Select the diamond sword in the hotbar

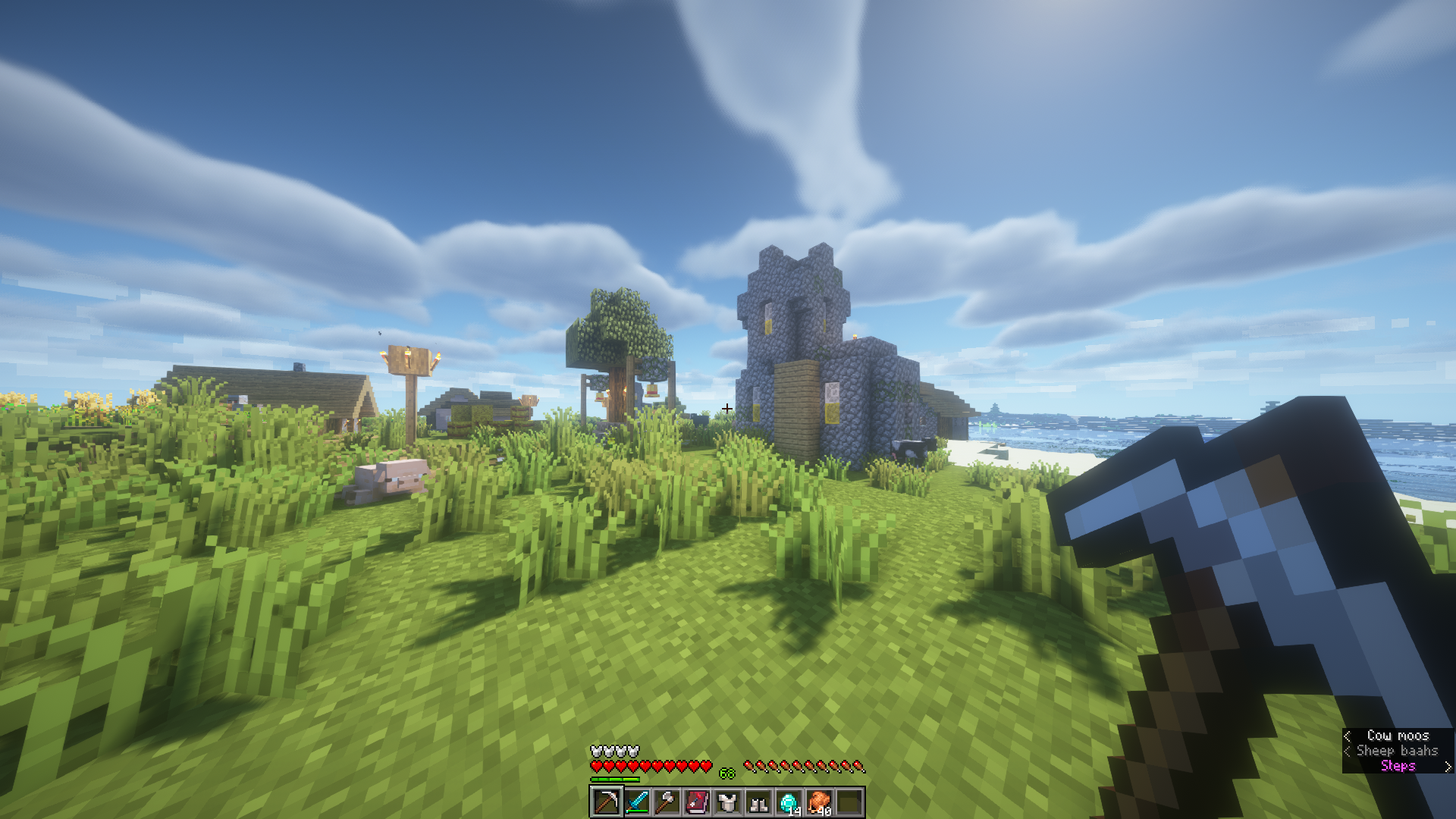pos(638,802)
